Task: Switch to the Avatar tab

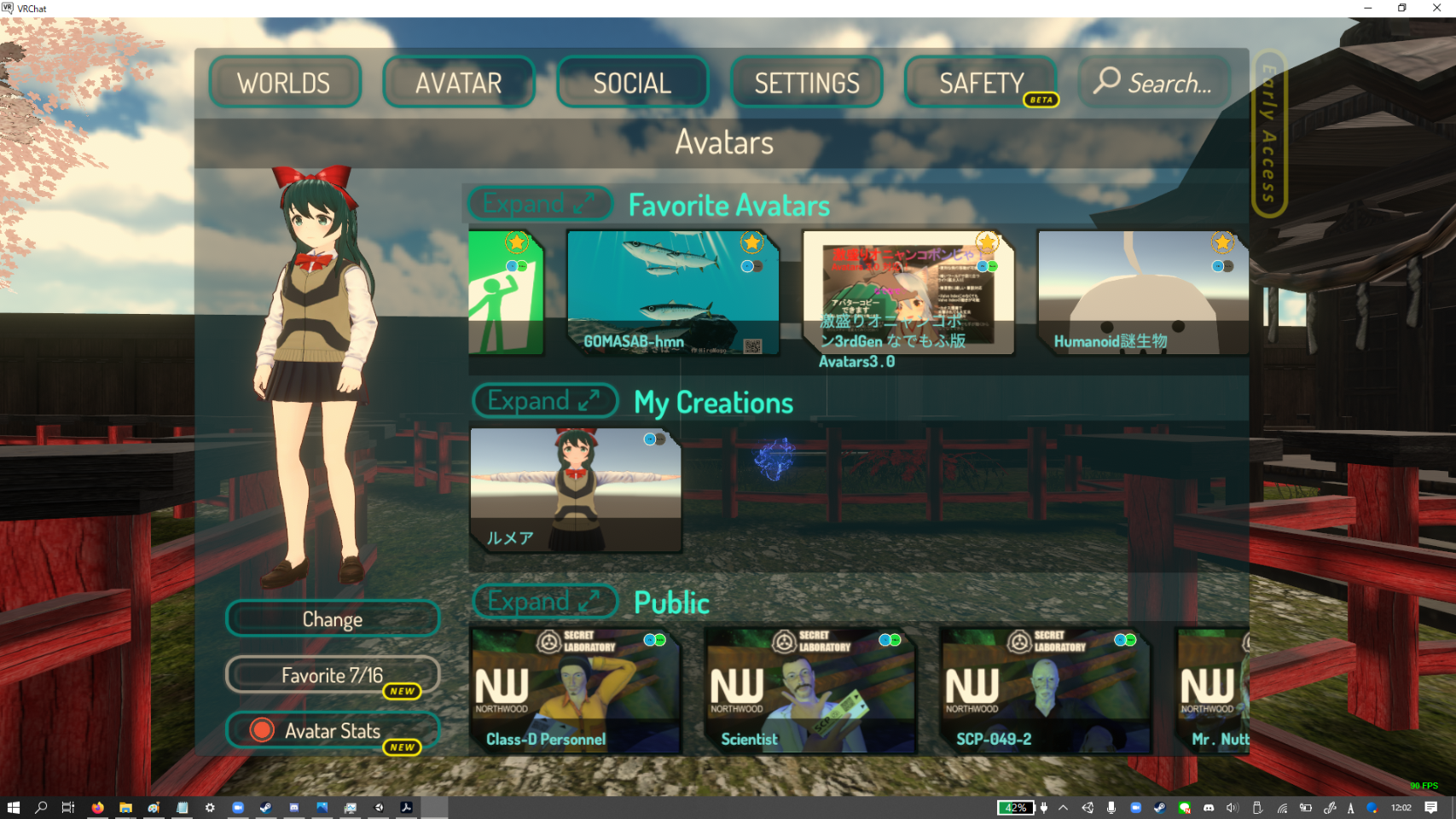Action: [x=458, y=83]
